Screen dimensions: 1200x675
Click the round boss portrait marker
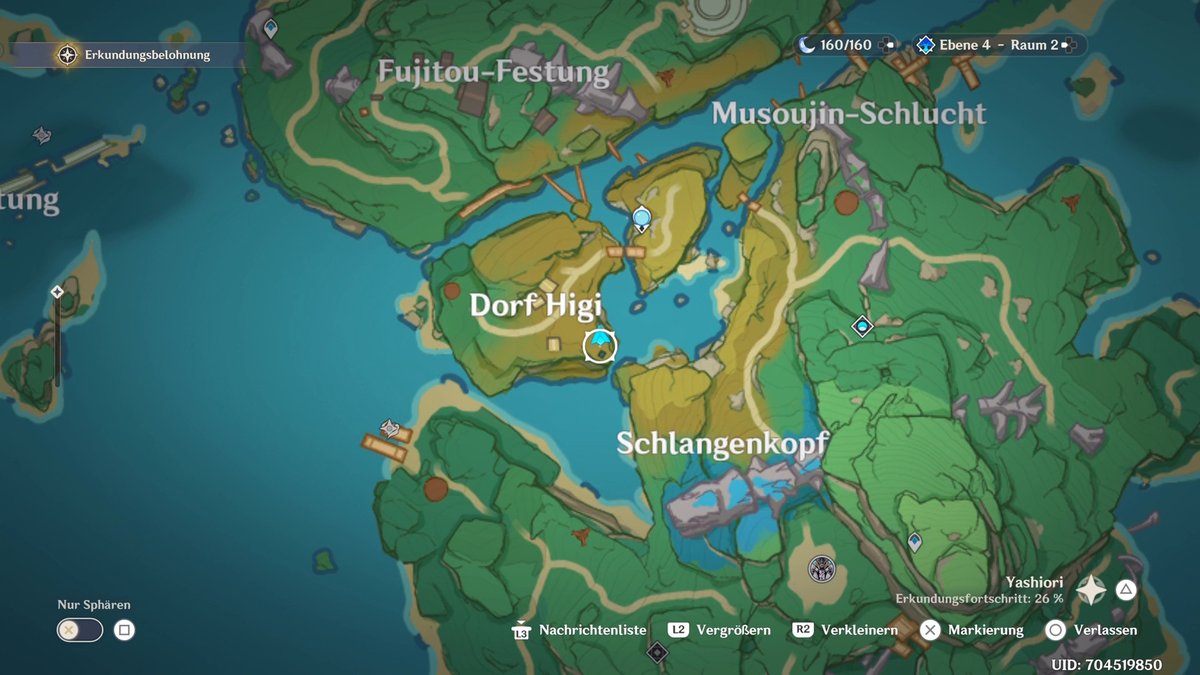click(x=822, y=569)
